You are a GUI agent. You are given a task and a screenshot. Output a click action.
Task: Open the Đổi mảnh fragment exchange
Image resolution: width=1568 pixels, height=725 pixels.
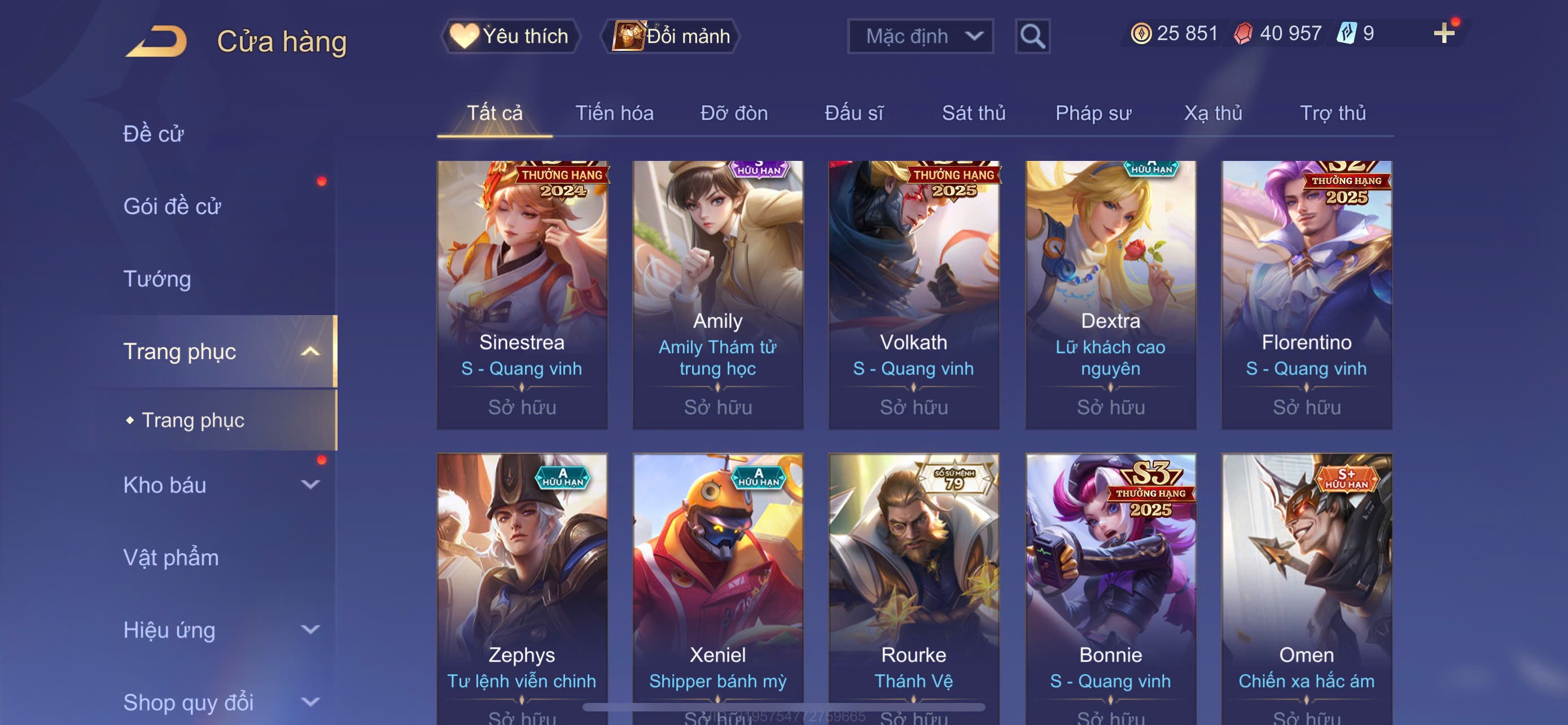[x=671, y=36]
